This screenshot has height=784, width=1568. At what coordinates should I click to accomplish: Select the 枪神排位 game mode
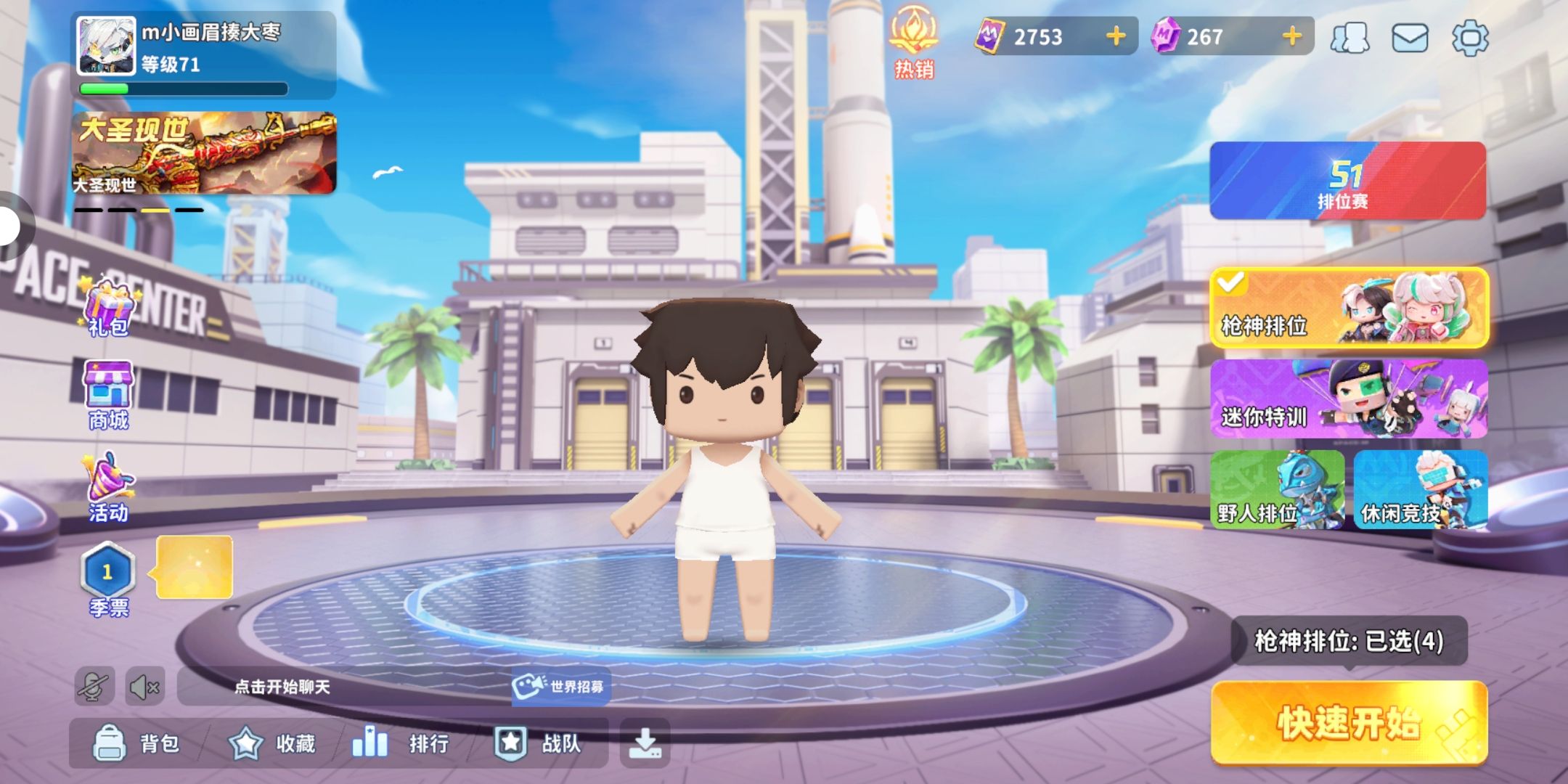click(1349, 309)
